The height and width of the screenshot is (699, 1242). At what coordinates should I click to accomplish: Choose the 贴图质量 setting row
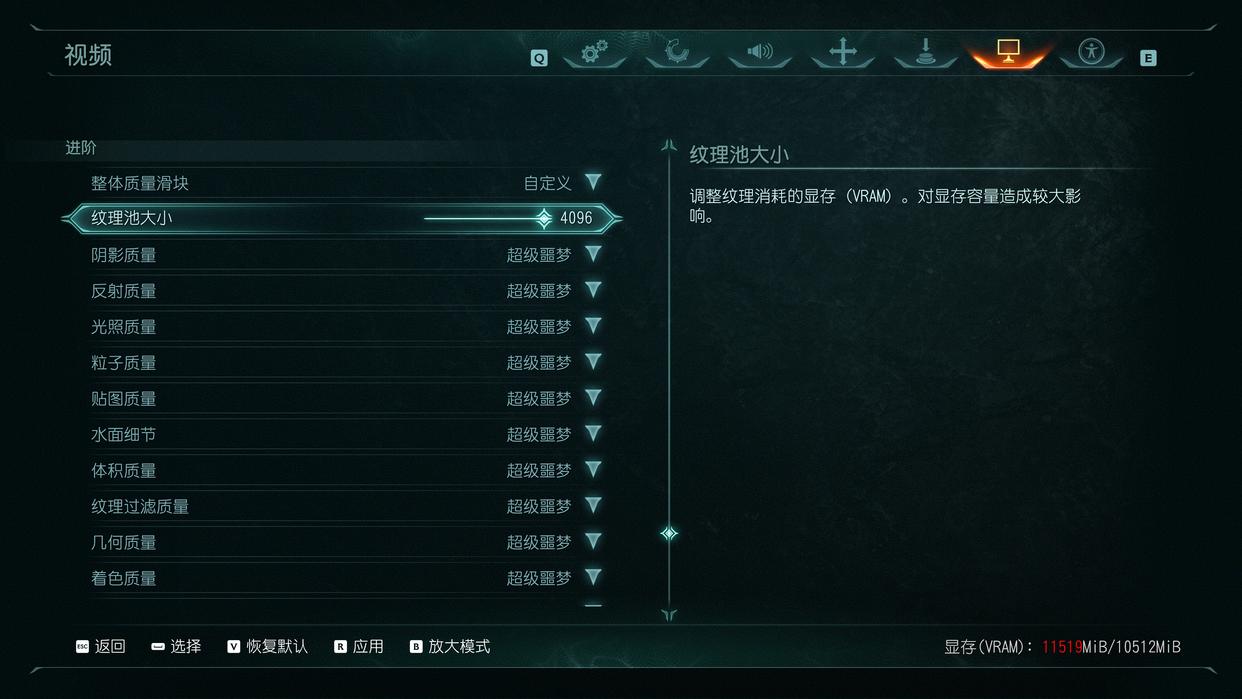tap(345, 399)
